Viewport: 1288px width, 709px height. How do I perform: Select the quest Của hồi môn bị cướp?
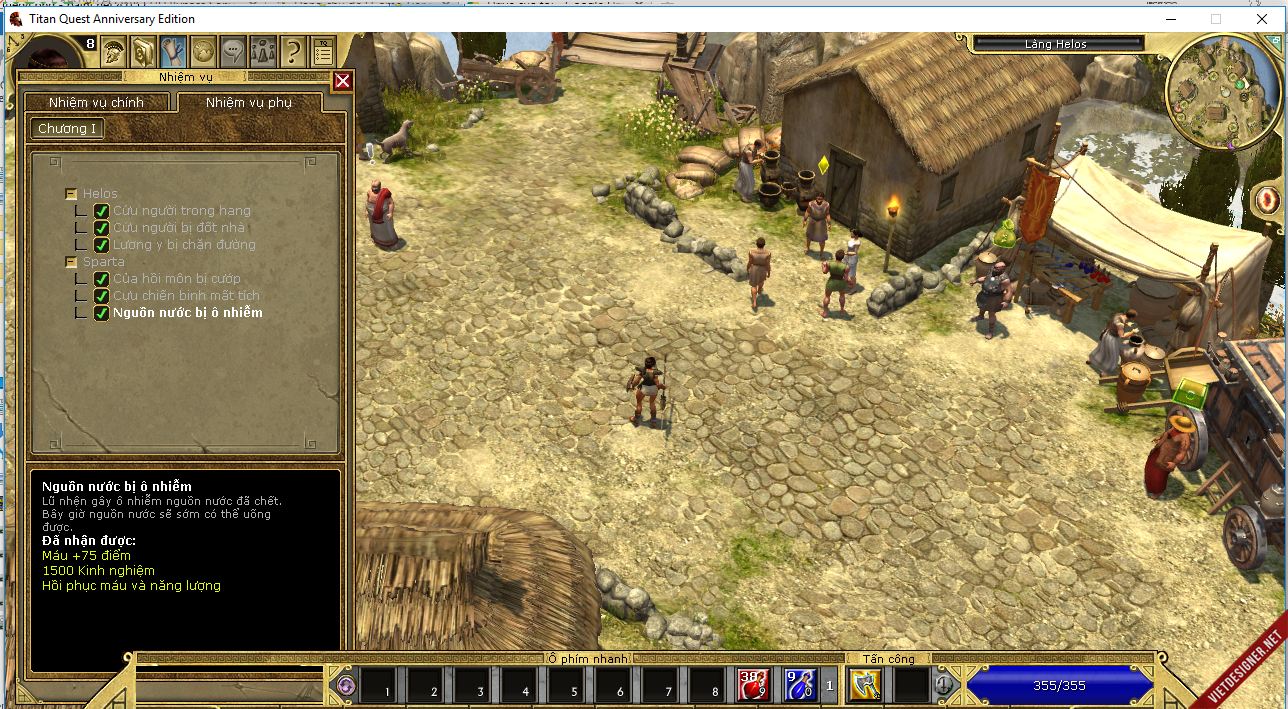coord(176,279)
